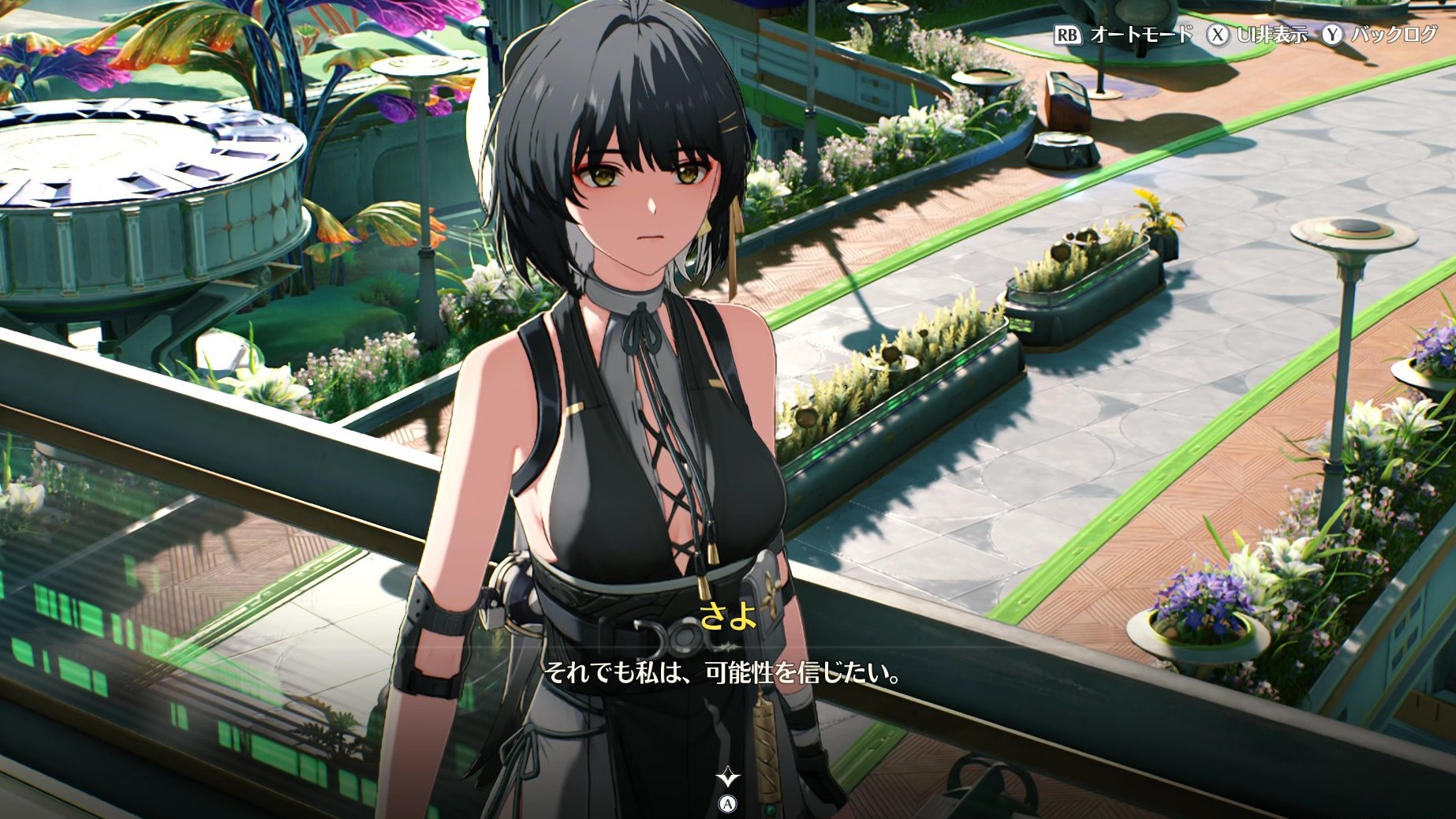This screenshot has width=1456, height=819.
Task: Enable auto mode (オートモード)
Action: (1124, 35)
